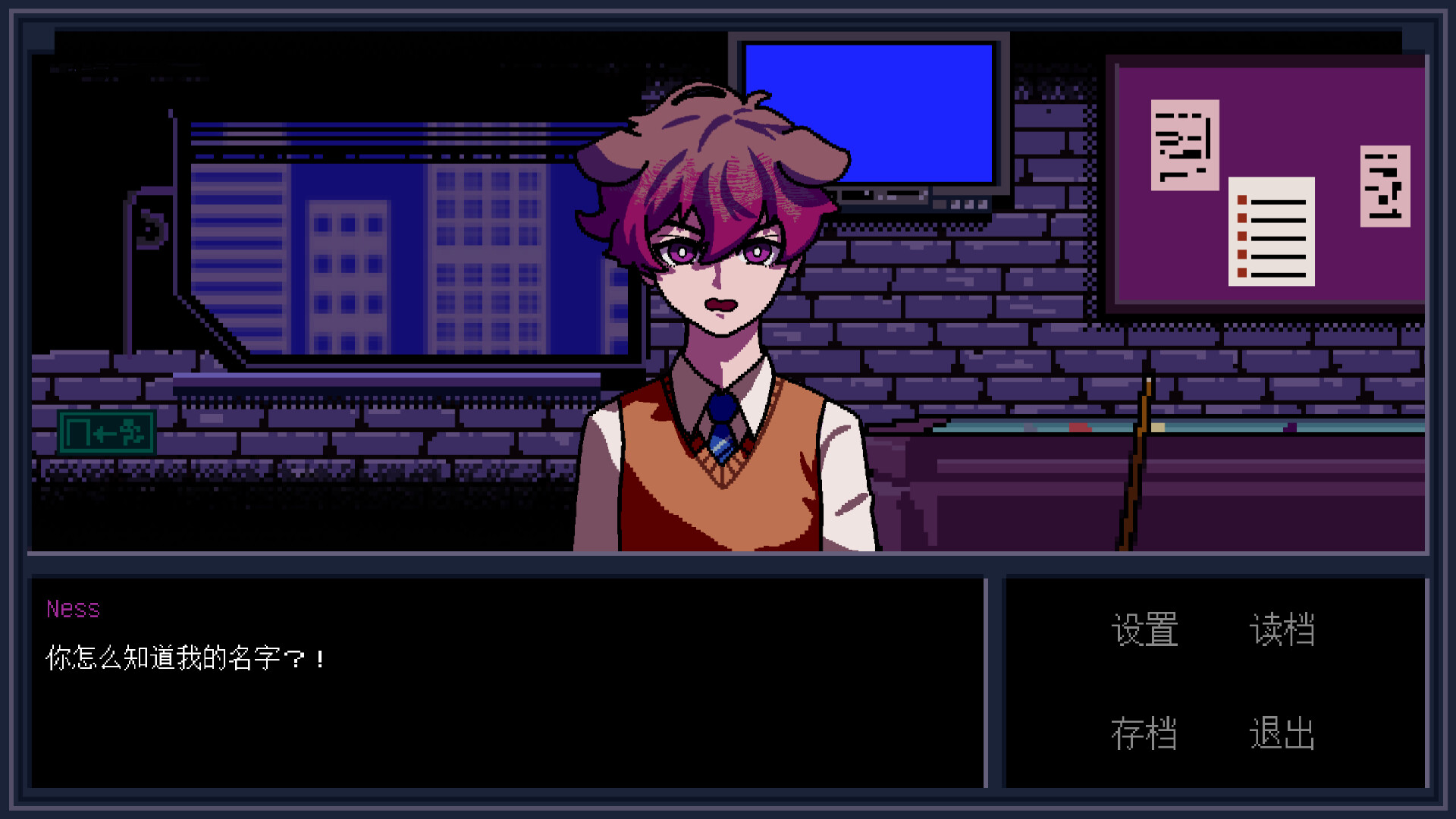Screen dimensions: 1456x819
Task: Click 退出 to quit the game
Action: click(1283, 732)
